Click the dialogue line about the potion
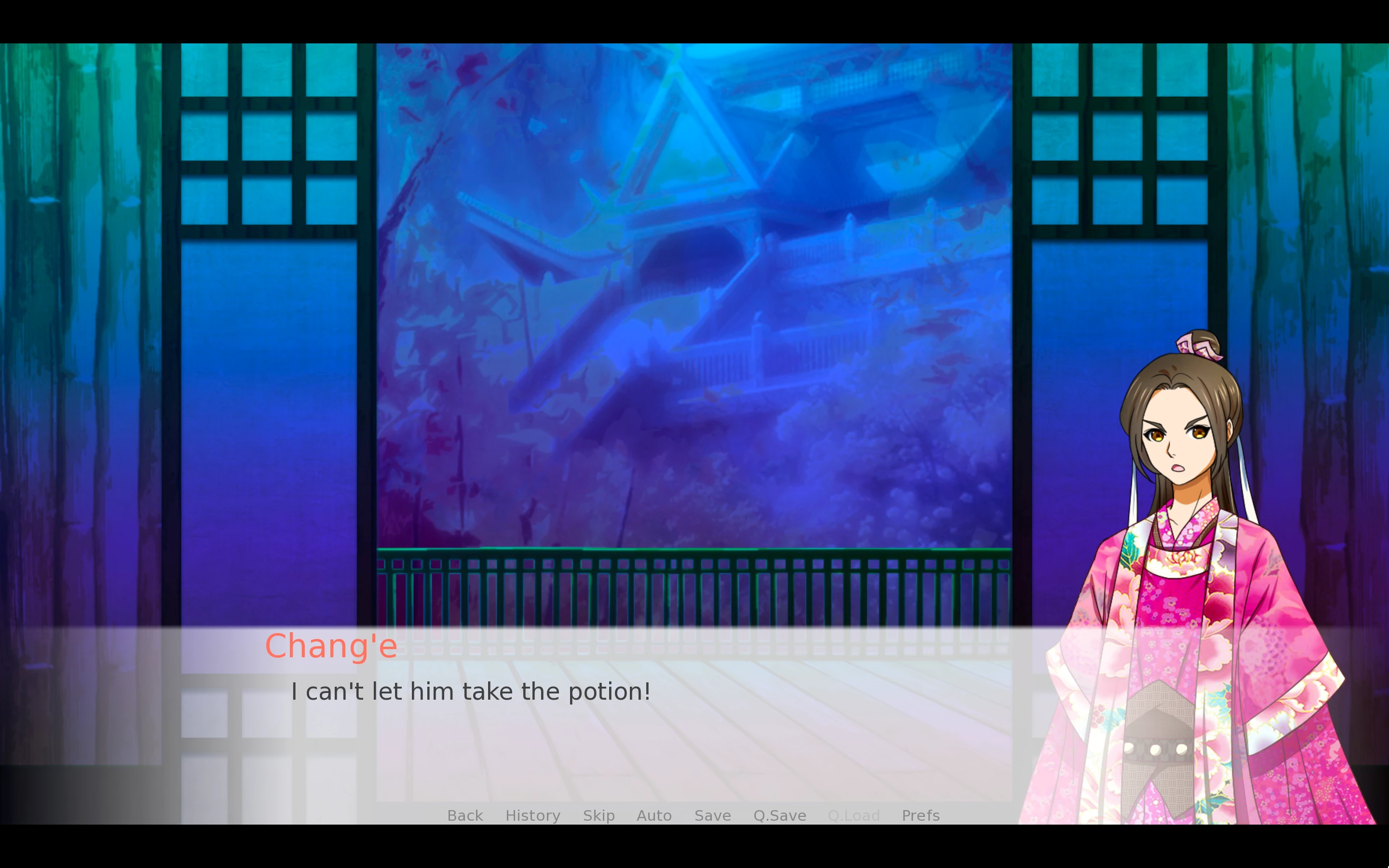The image size is (1389, 868). click(x=471, y=691)
